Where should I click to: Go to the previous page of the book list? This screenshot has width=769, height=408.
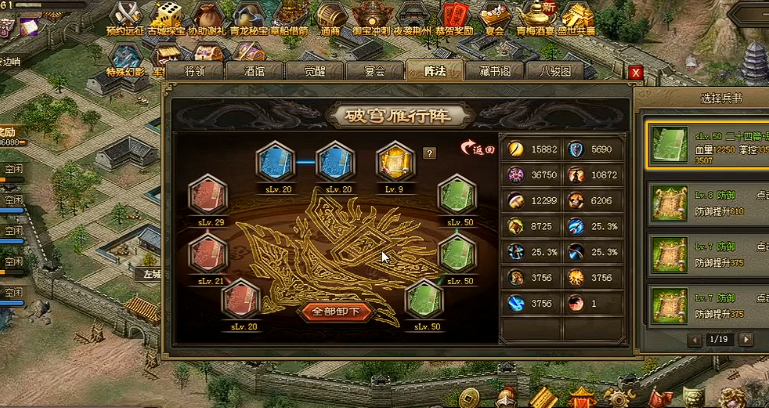coord(695,340)
